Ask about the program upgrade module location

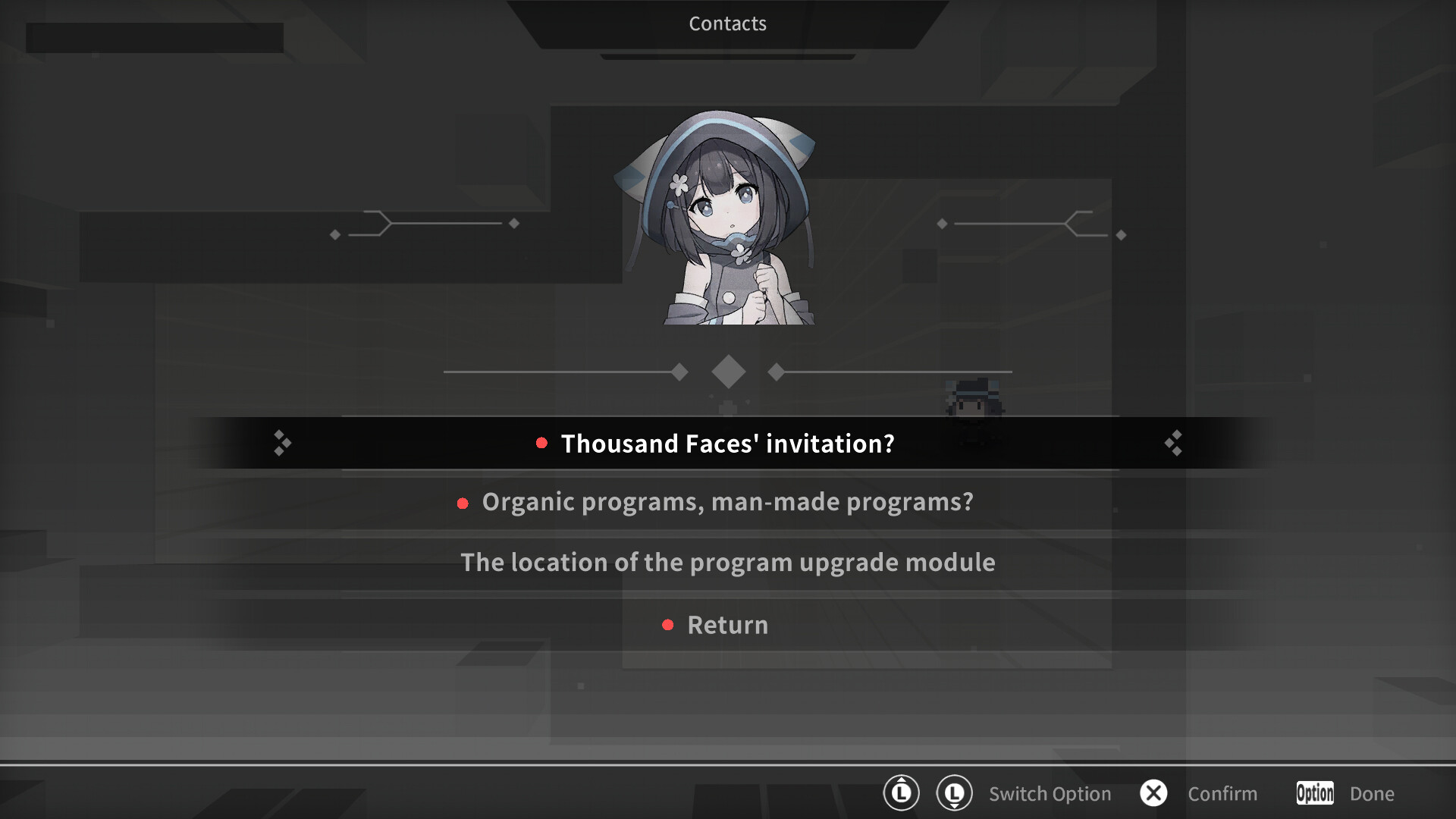pos(728,563)
